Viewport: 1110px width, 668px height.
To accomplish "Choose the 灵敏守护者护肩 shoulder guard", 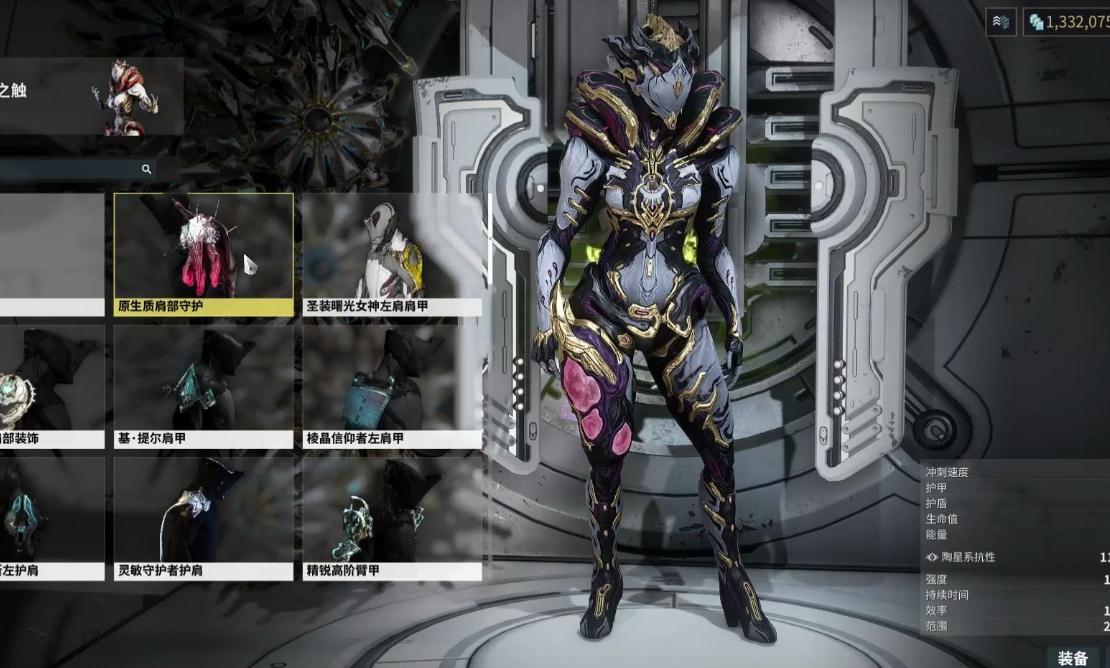I will (x=203, y=518).
